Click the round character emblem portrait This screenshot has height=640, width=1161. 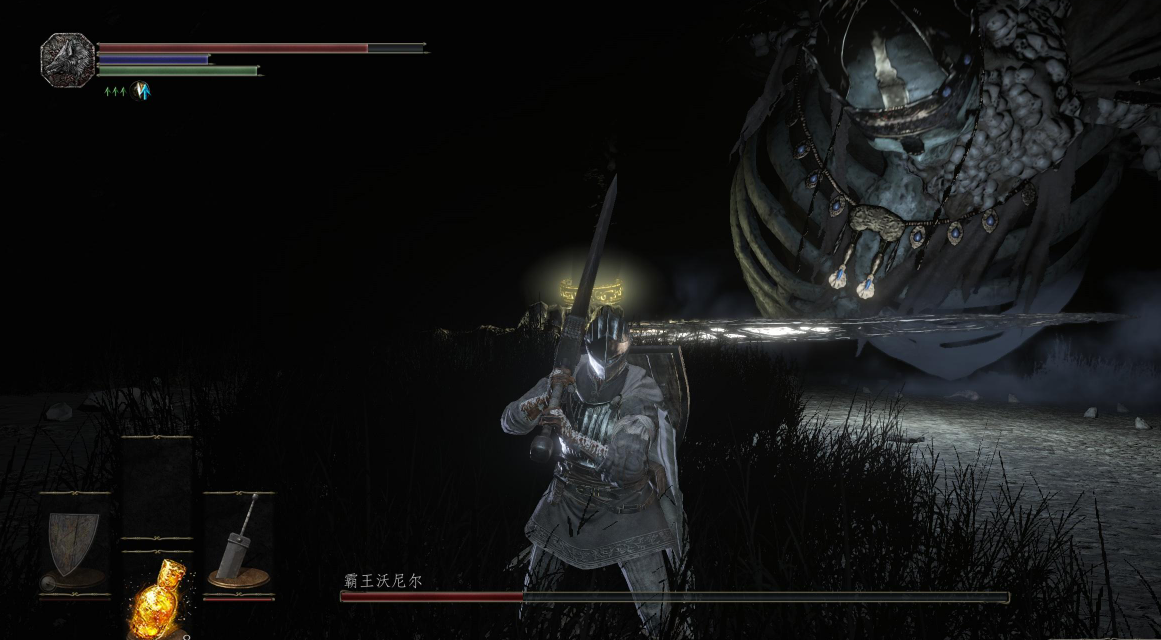68,59
